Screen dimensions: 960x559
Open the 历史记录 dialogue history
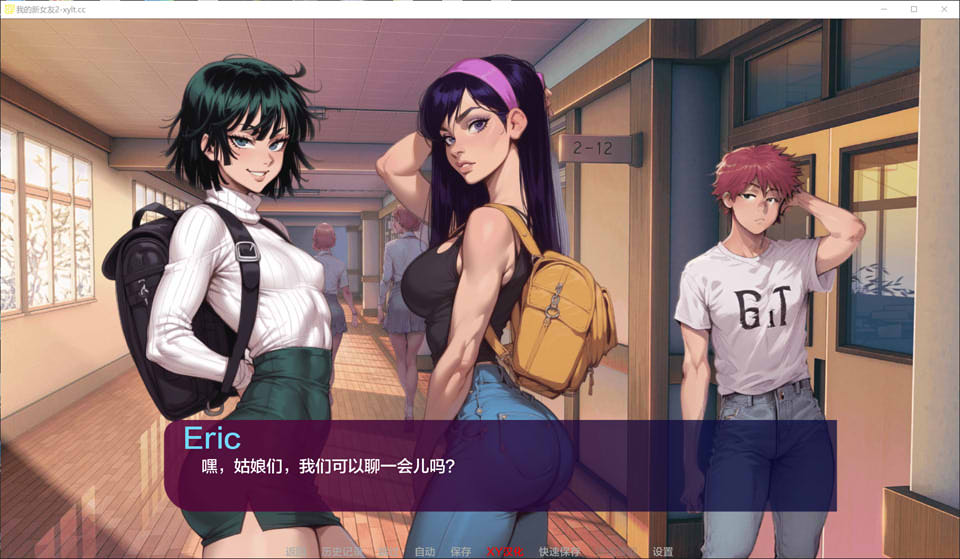[341, 551]
